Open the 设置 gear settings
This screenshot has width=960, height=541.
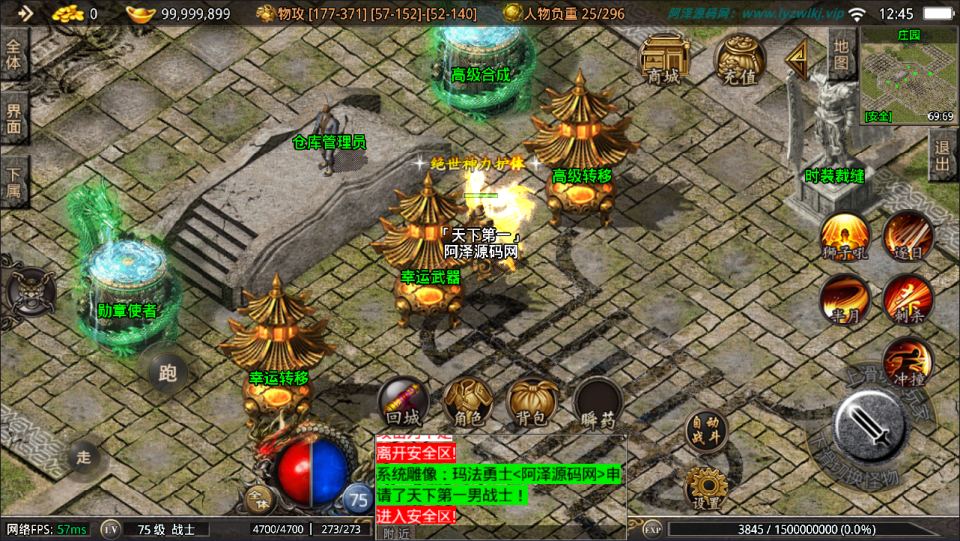[x=707, y=488]
